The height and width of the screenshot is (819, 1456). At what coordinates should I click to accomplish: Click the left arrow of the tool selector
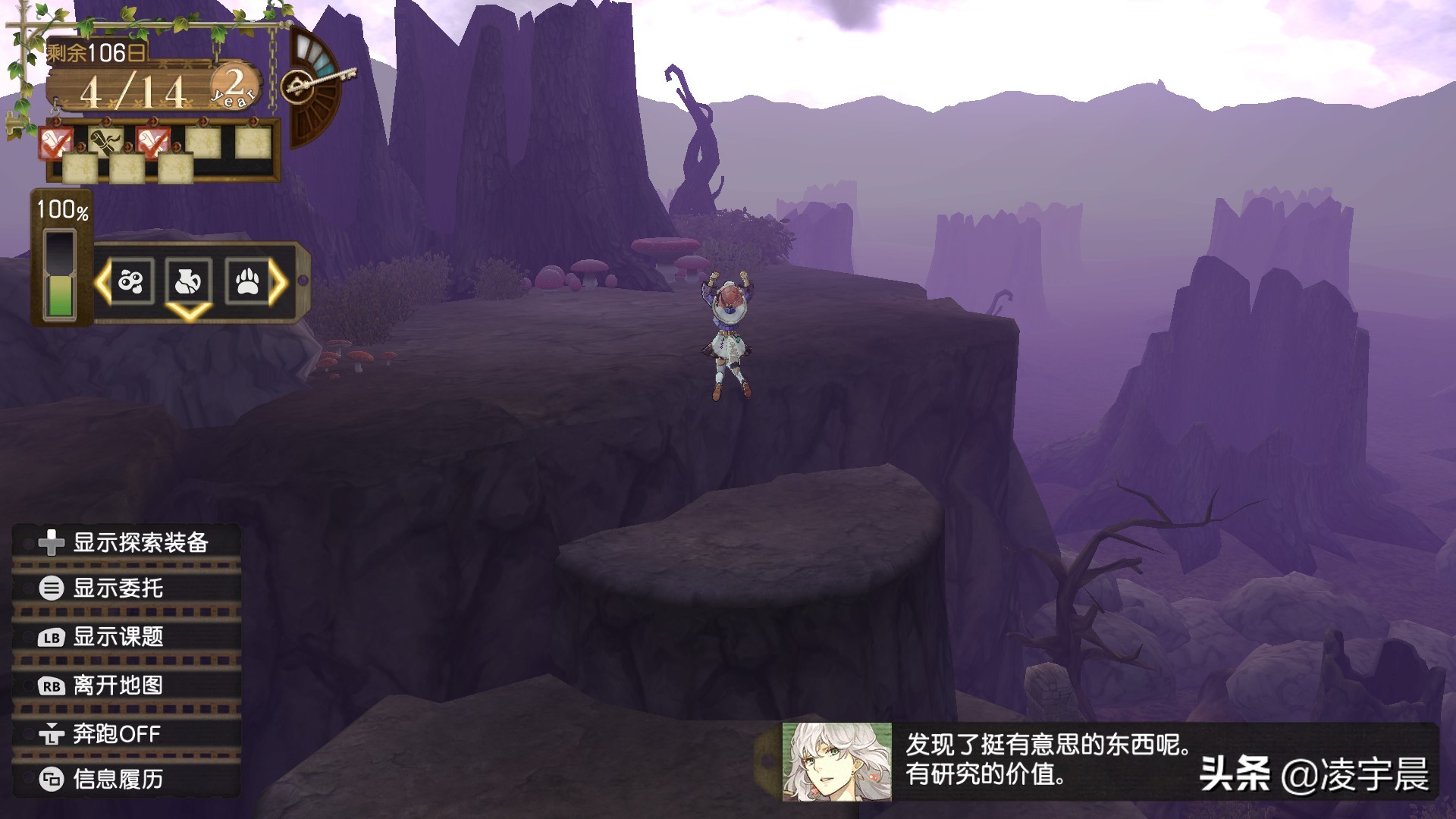coord(102,282)
